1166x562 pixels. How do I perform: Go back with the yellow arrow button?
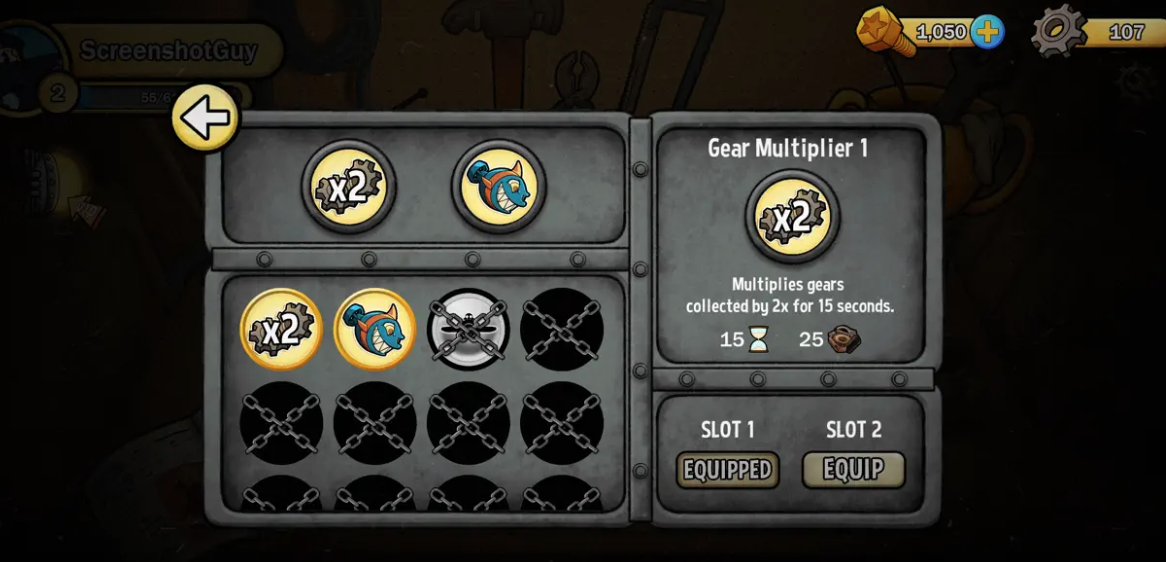pyautogui.click(x=205, y=118)
